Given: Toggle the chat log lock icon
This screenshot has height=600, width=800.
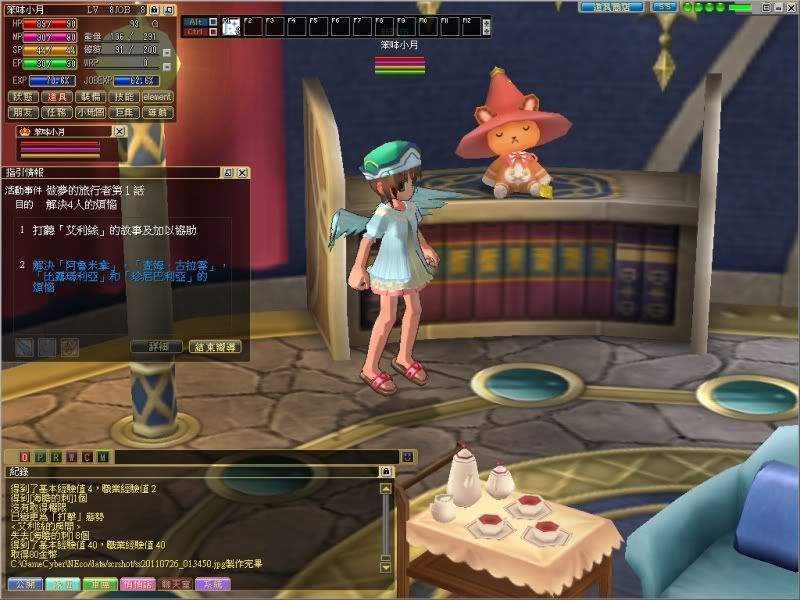Looking at the screenshot, I should [x=386, y=471].
